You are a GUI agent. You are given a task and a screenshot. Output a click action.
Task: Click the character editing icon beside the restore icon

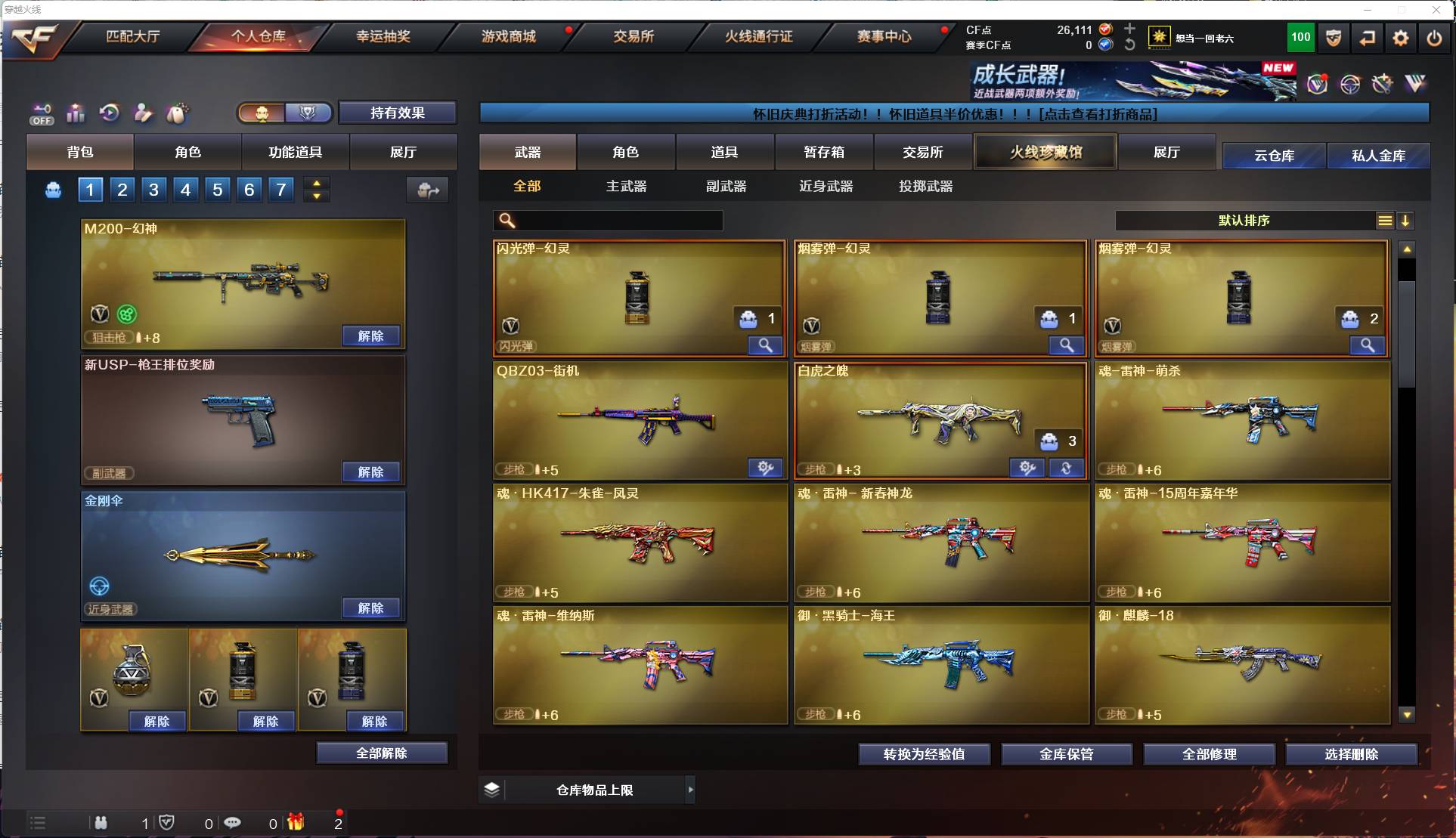[143, 113]
